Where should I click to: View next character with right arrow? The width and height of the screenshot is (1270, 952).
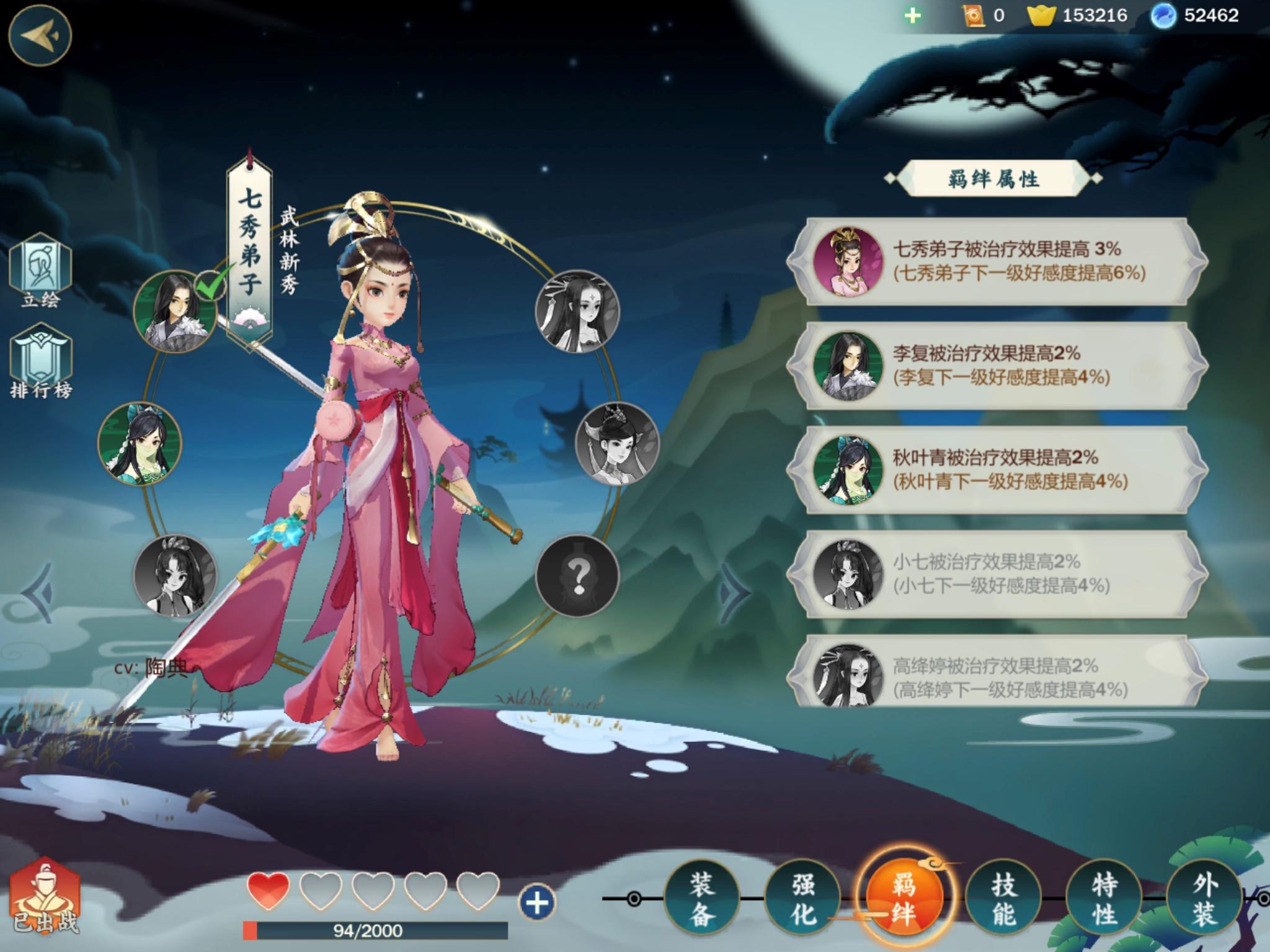[x=734, y=591]
